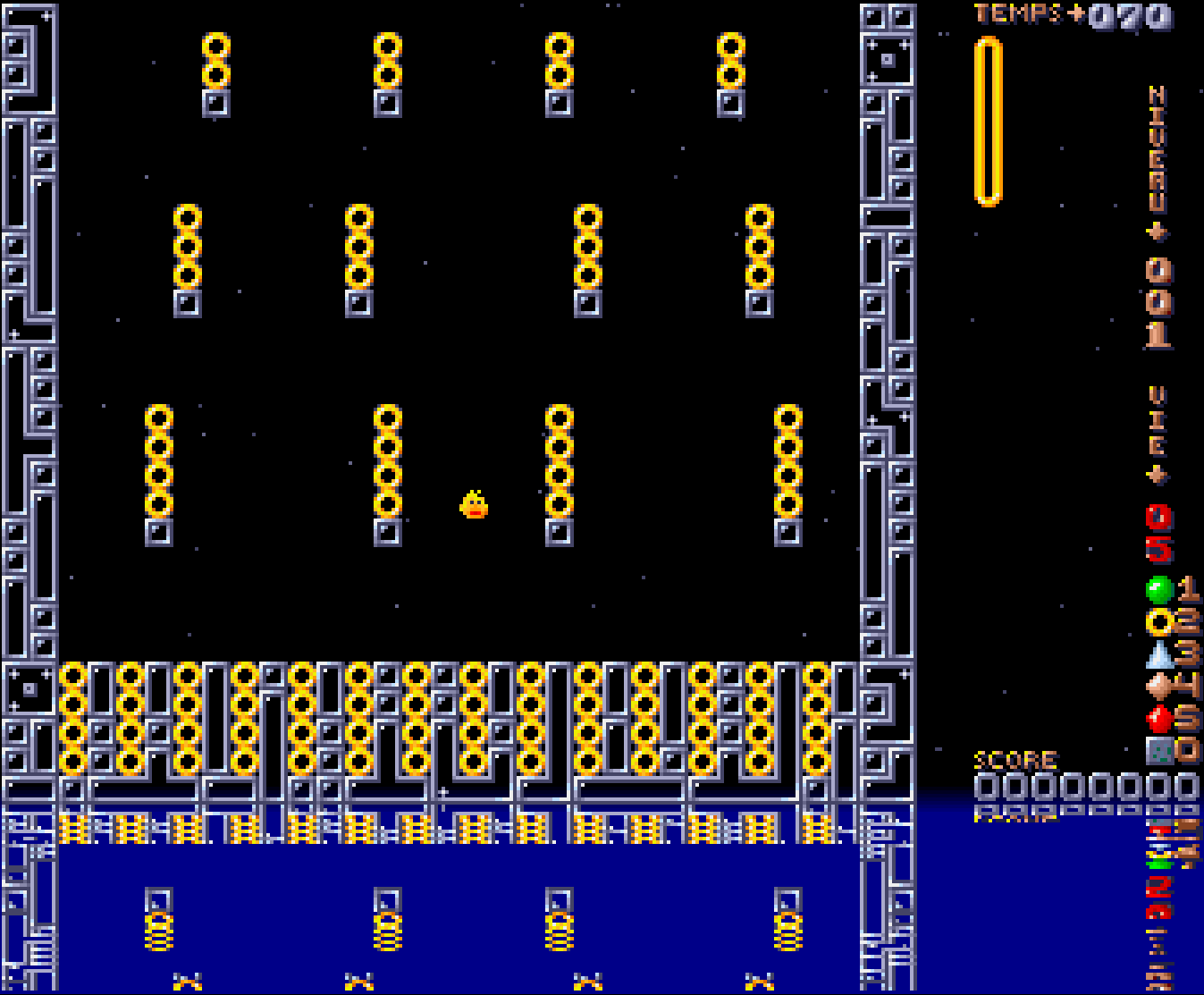Pick the silver cone item icon
Screen dimensions: 1204x995
coord(1159,654)
